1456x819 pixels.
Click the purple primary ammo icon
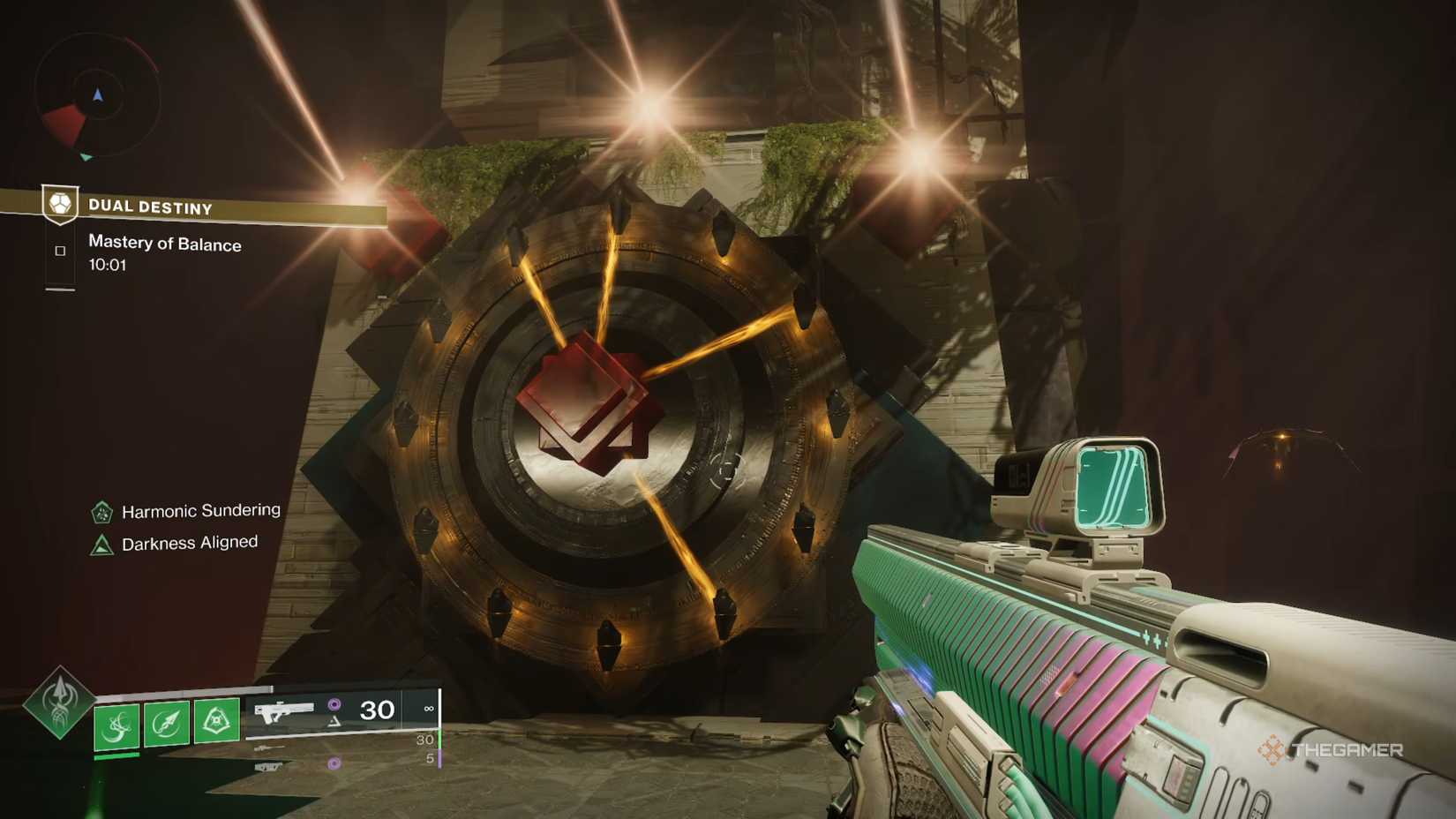pos(334,706)
